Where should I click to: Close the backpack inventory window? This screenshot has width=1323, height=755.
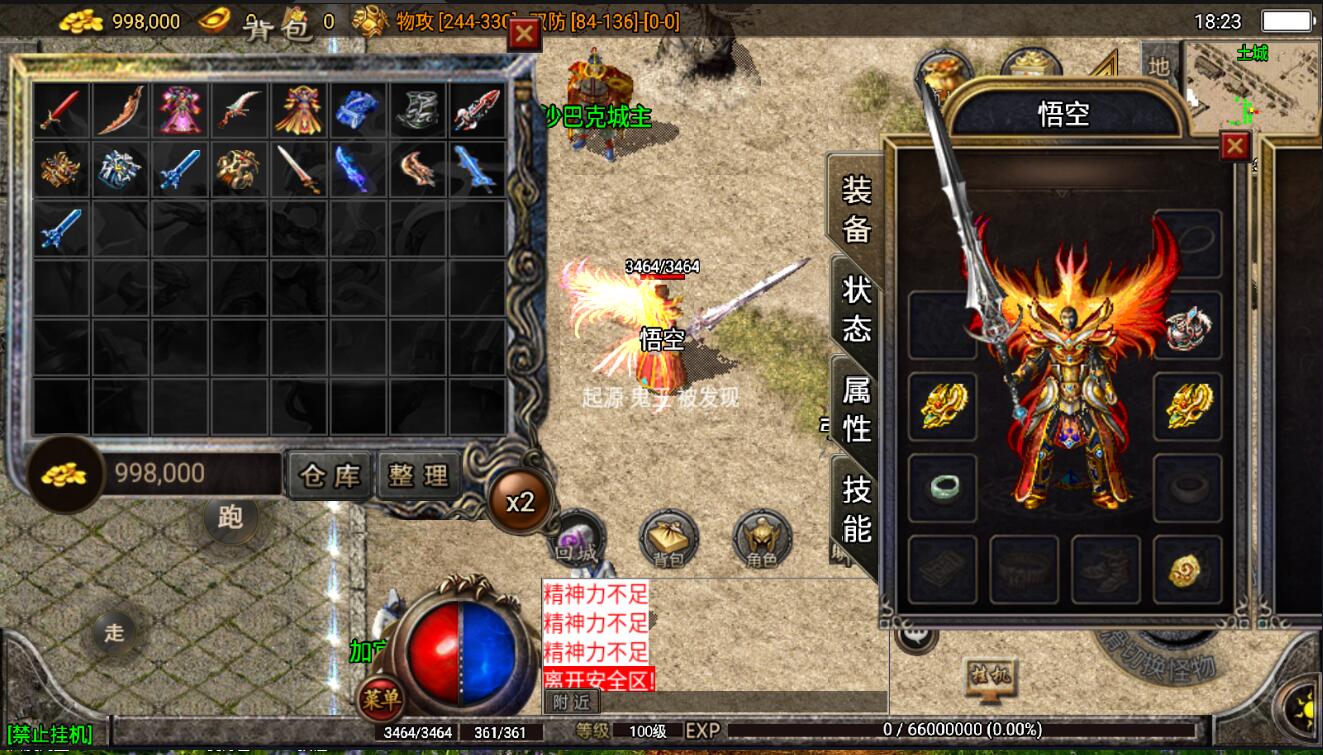pyautogui.click(x=524, y=35)
